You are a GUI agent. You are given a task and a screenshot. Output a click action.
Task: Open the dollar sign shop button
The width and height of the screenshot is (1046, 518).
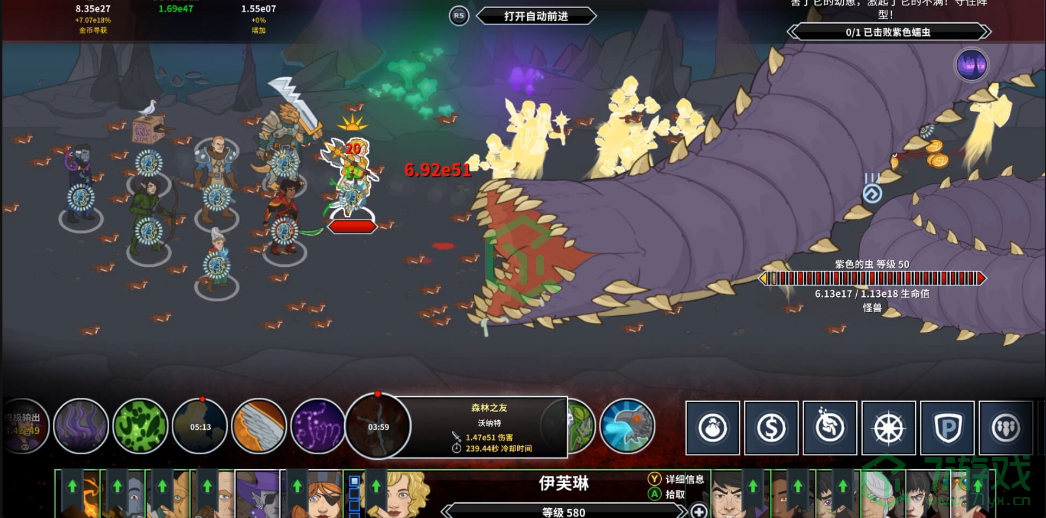(771, 428)
